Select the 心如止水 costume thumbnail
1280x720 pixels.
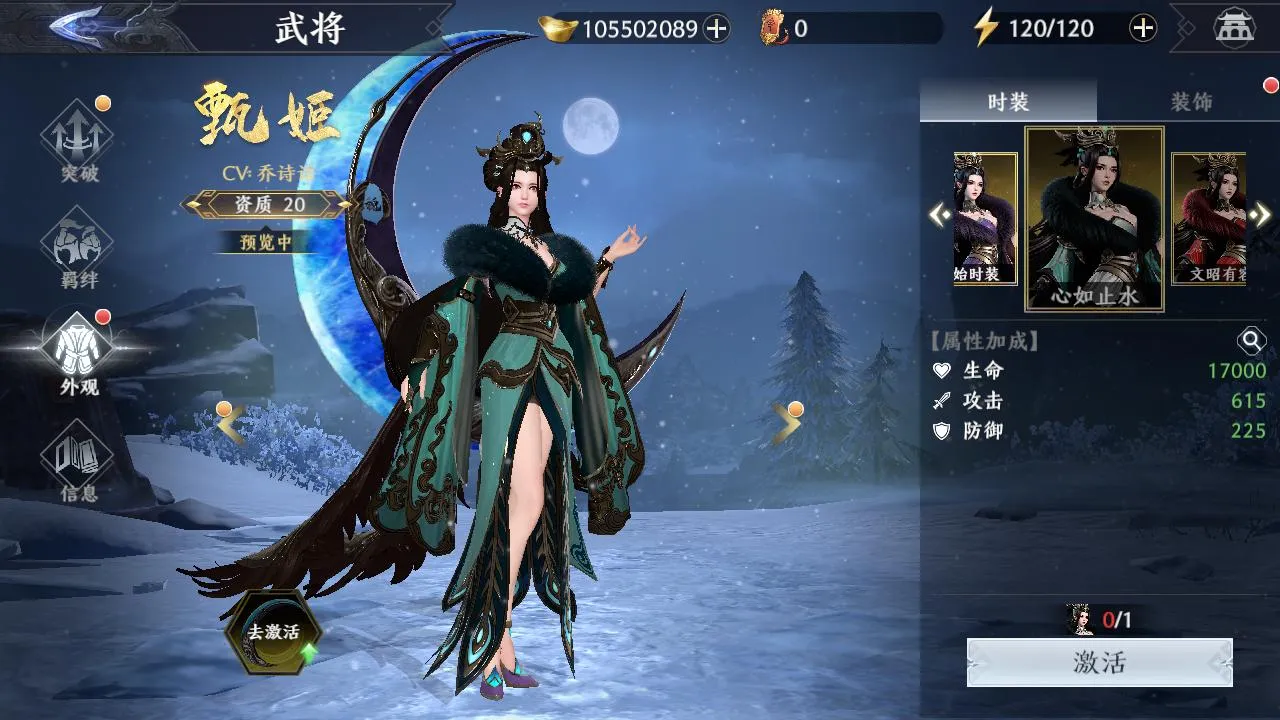pos(1094,218)
